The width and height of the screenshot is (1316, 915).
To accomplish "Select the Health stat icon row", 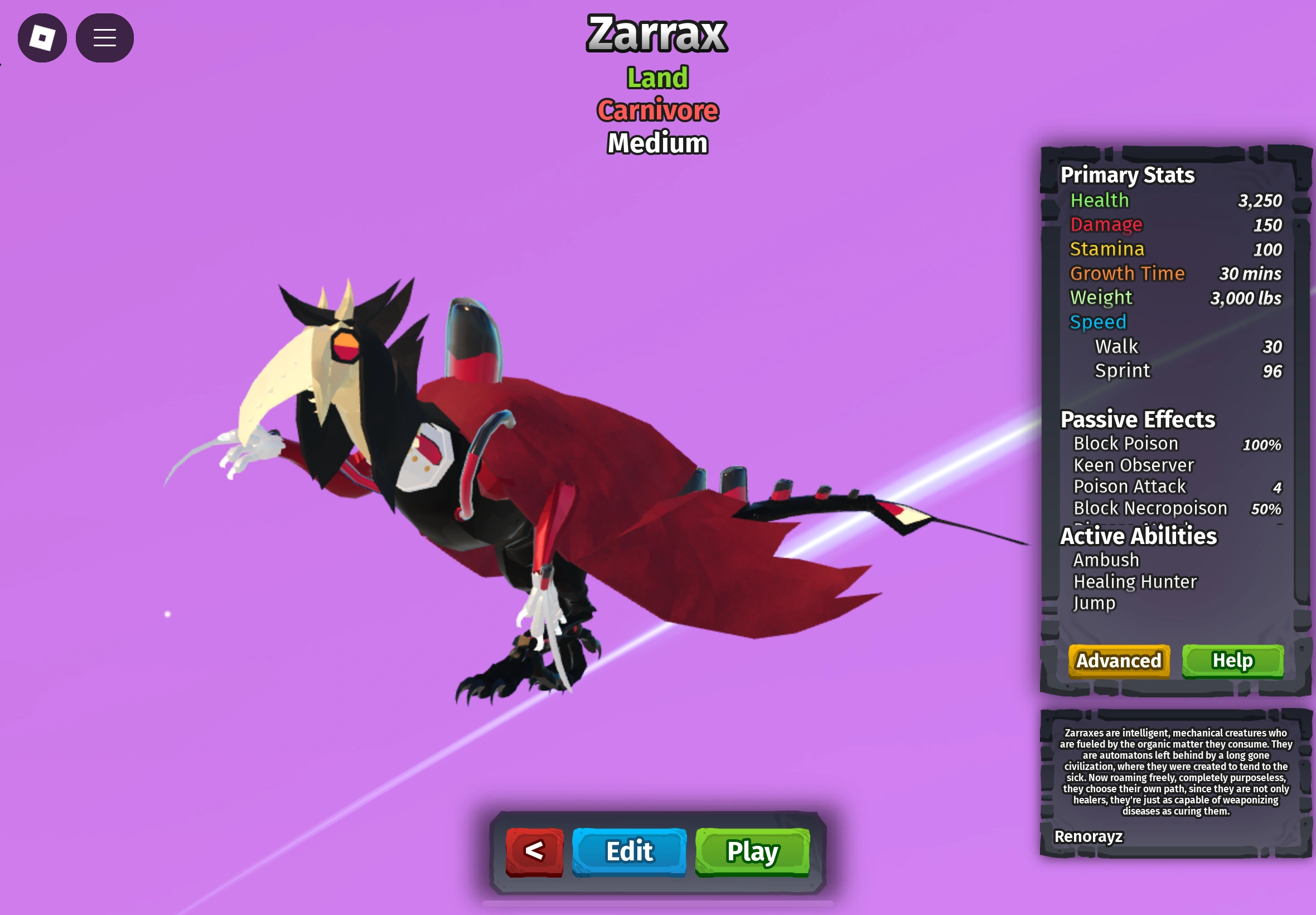I will click(x=1100, y=200).
